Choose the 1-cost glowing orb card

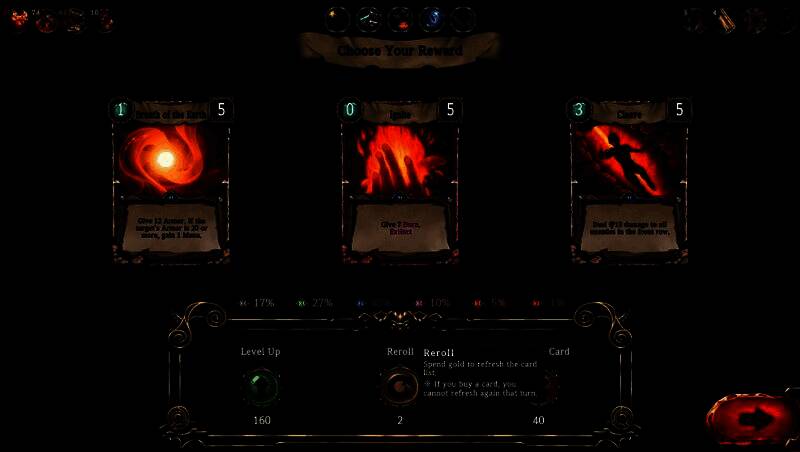pyautogui.click(x=171, y=180)
